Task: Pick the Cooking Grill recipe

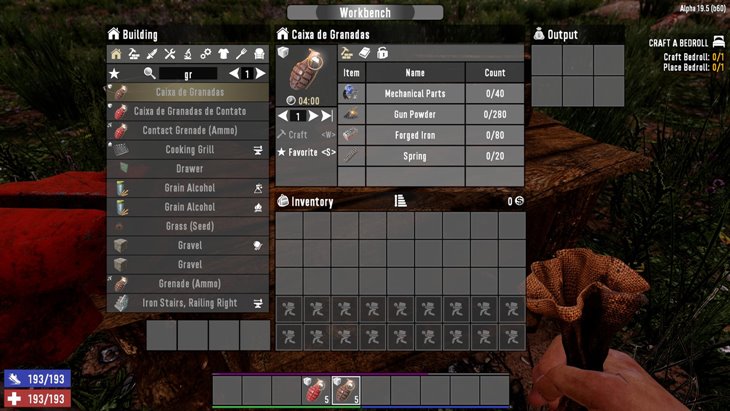Action: [189, 149]
